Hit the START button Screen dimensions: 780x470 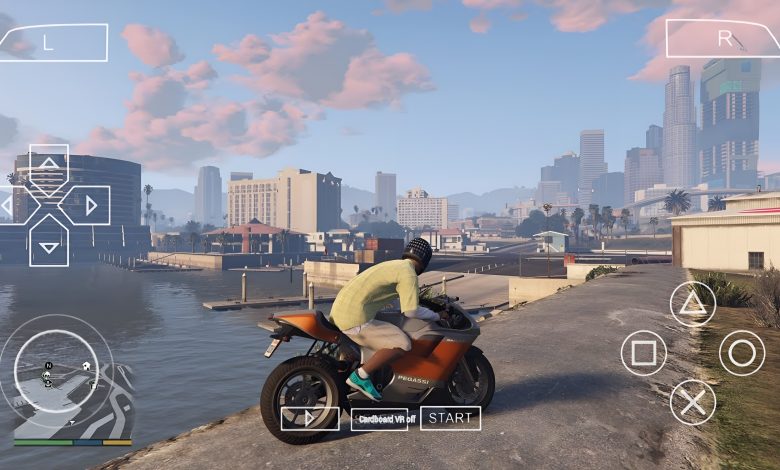pos(450,418)
